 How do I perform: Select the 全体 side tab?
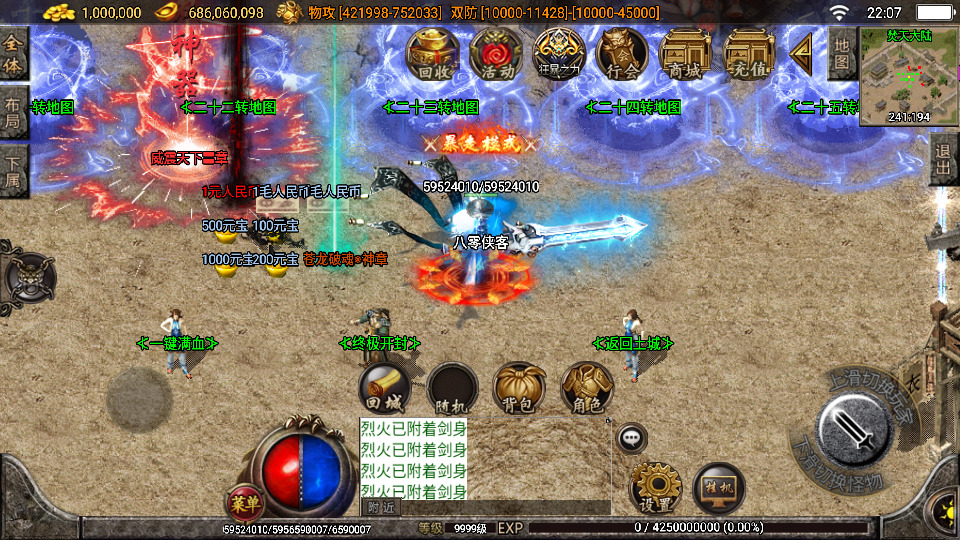coord(13,54)
